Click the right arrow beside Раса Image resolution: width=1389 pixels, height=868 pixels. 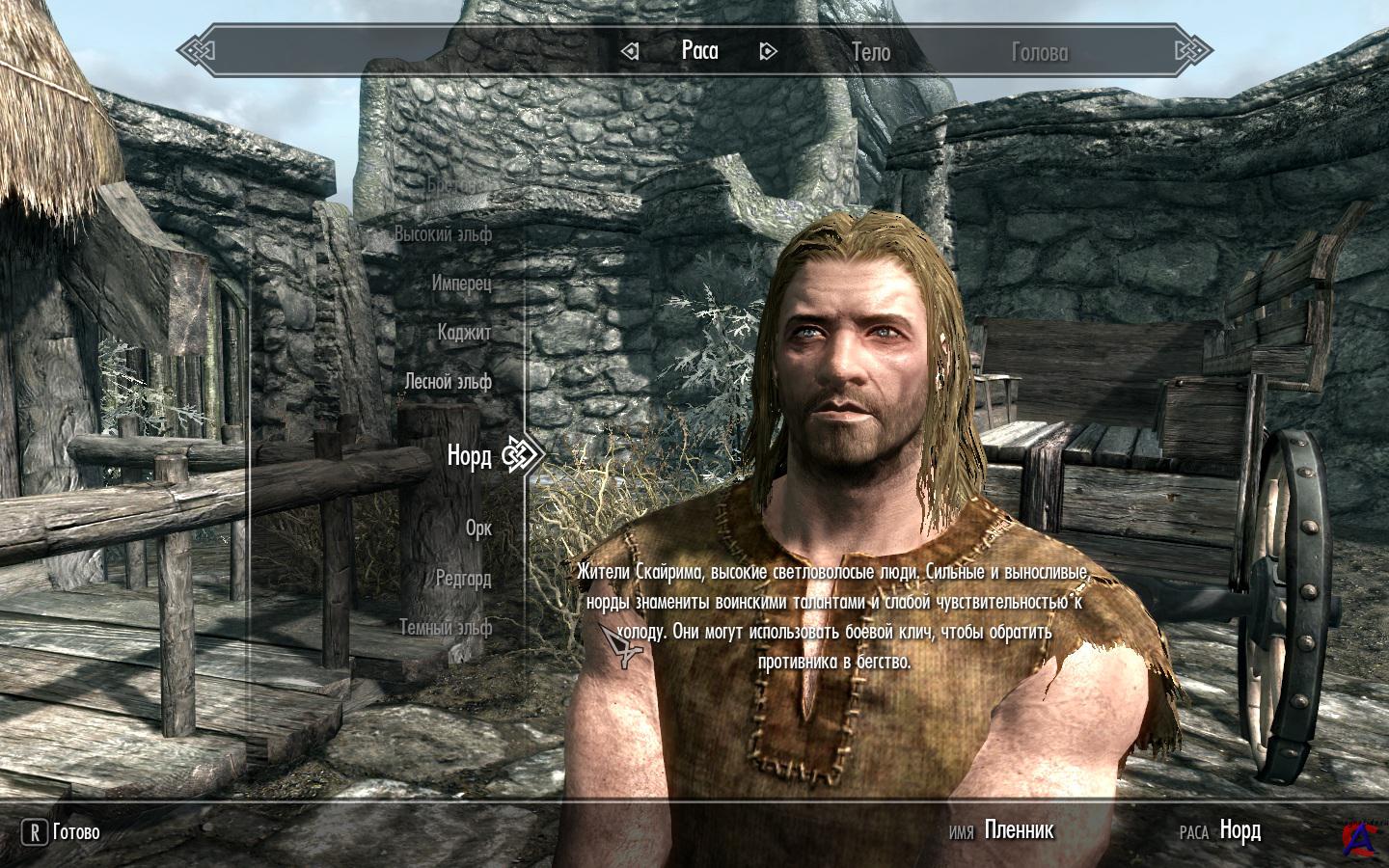(768, 51)
